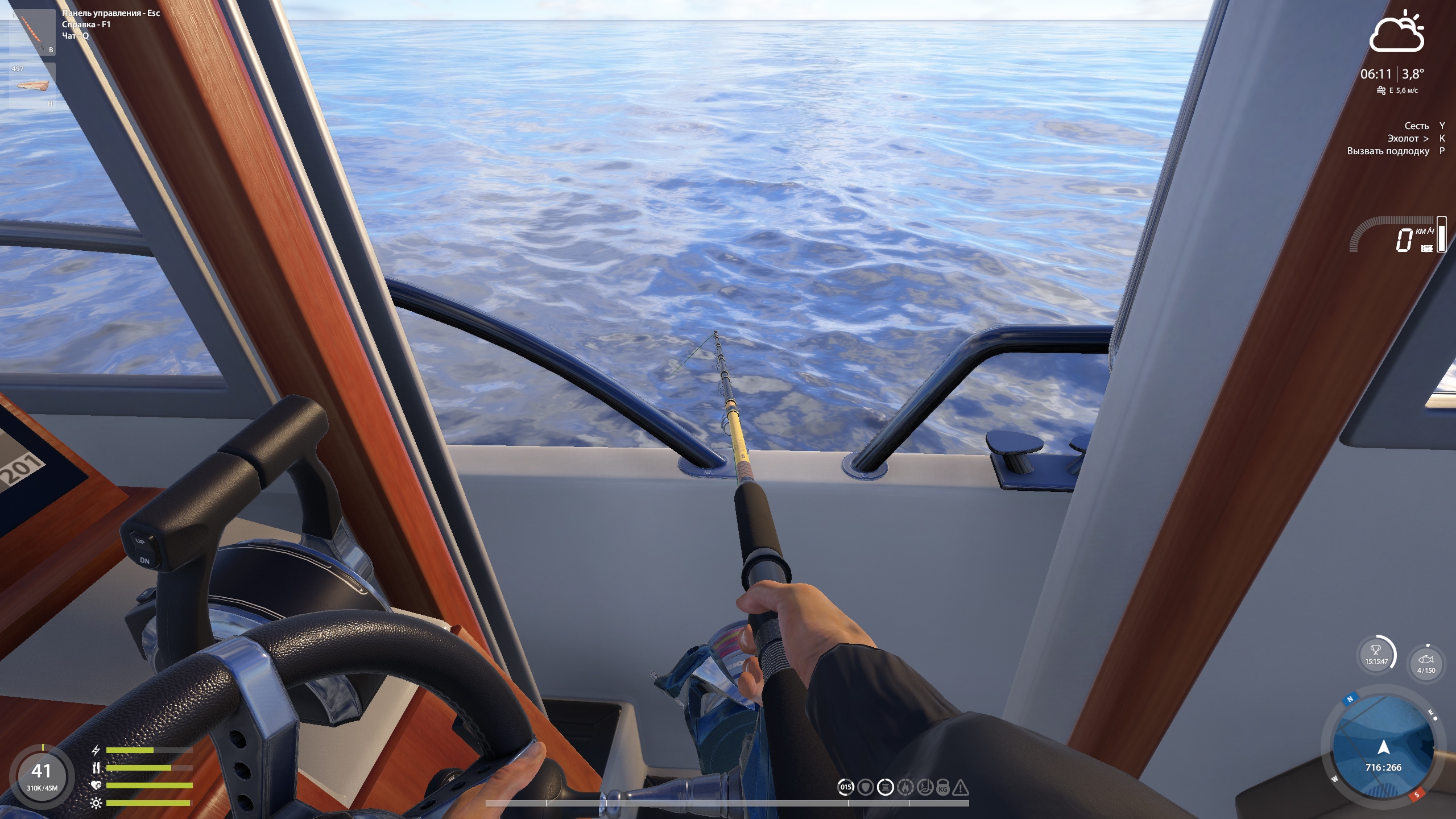Image resolution: width=1456 pixels, height=819 pixels.
Task: Click the 015 reel speed indicator
Action: [x=846, y=787]
